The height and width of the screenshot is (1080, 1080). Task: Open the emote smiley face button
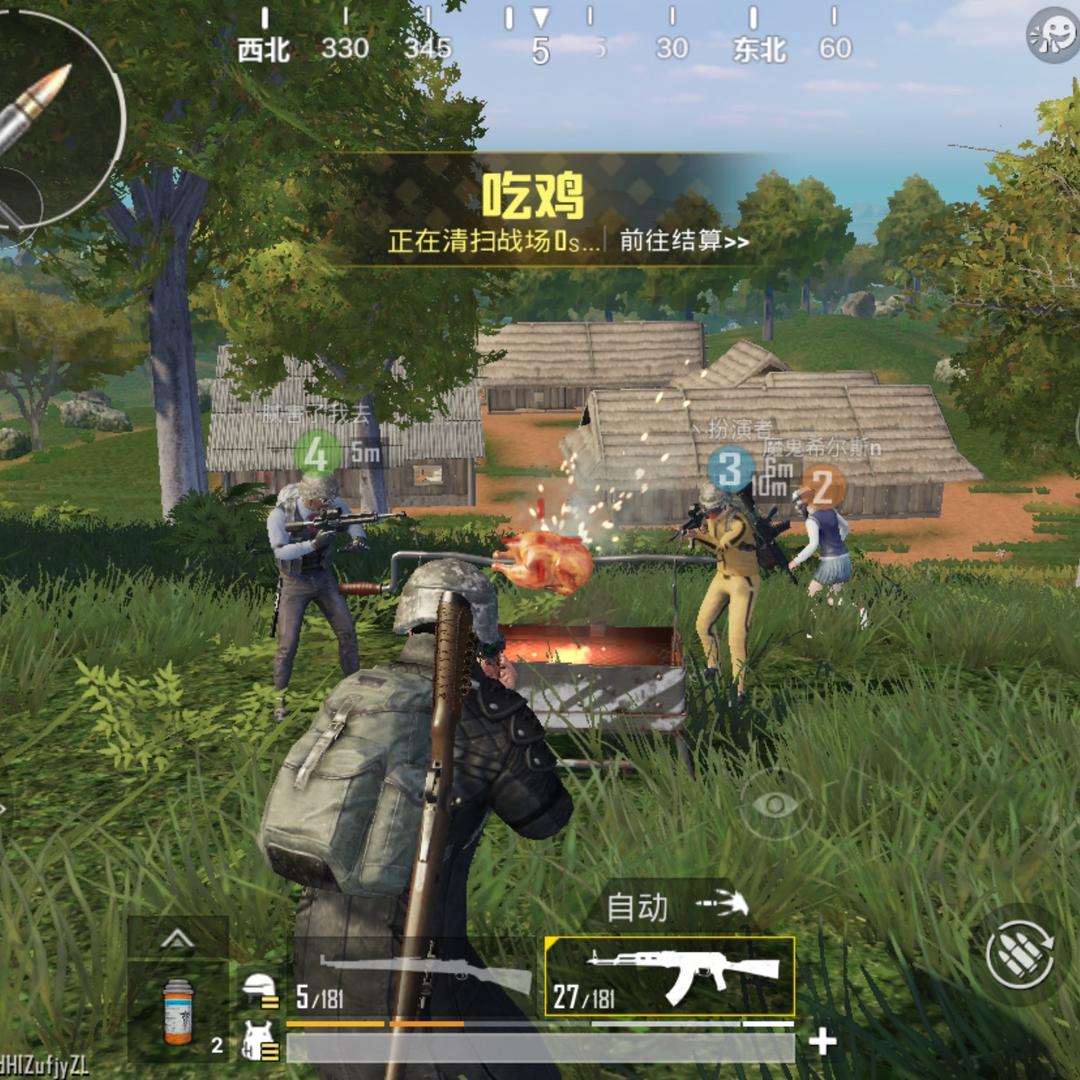pyautogui.click(x=1053, y=36)
